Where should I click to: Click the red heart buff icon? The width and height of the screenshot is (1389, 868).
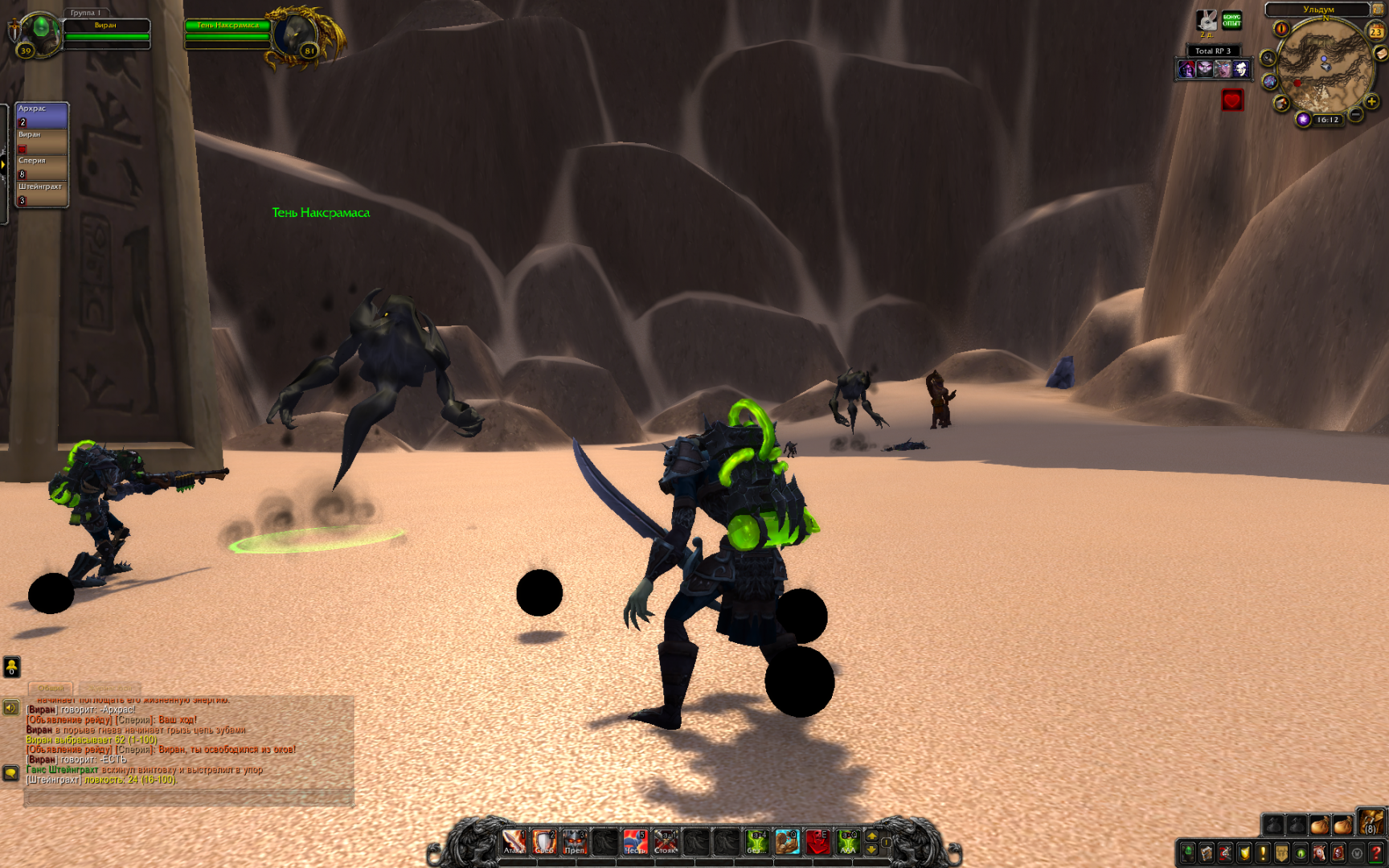(x=1232, y=100)
